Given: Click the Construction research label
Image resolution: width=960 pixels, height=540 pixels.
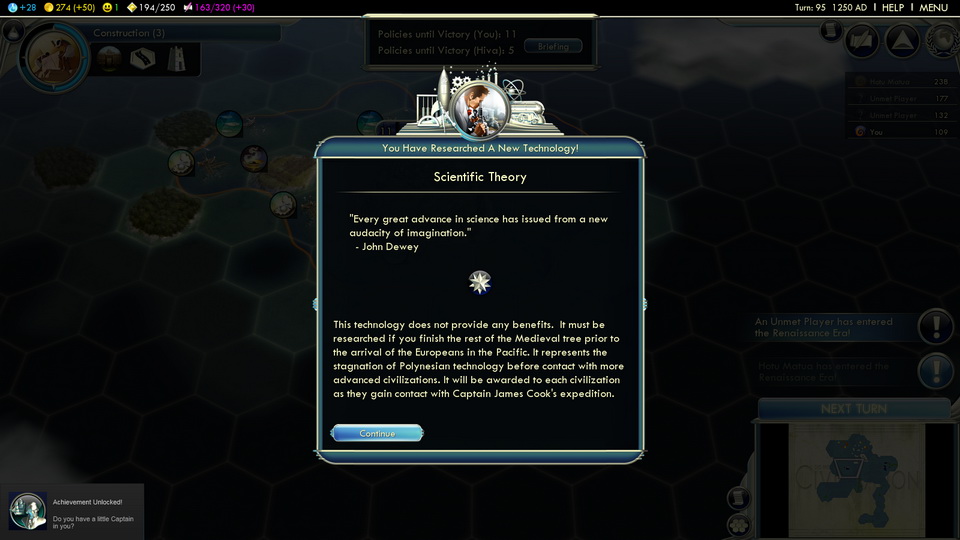Looking at the screenshot, I should (130, 33).
